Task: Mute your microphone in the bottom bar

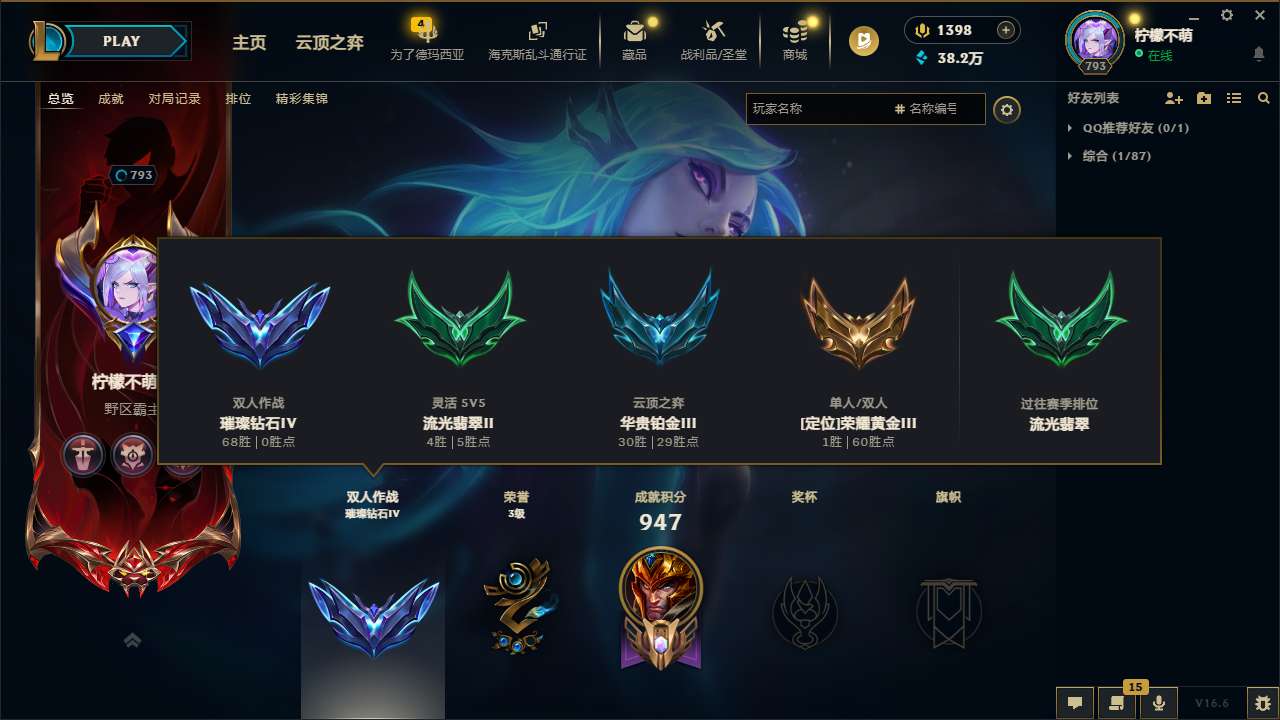Action: (x=1158, y=703)
